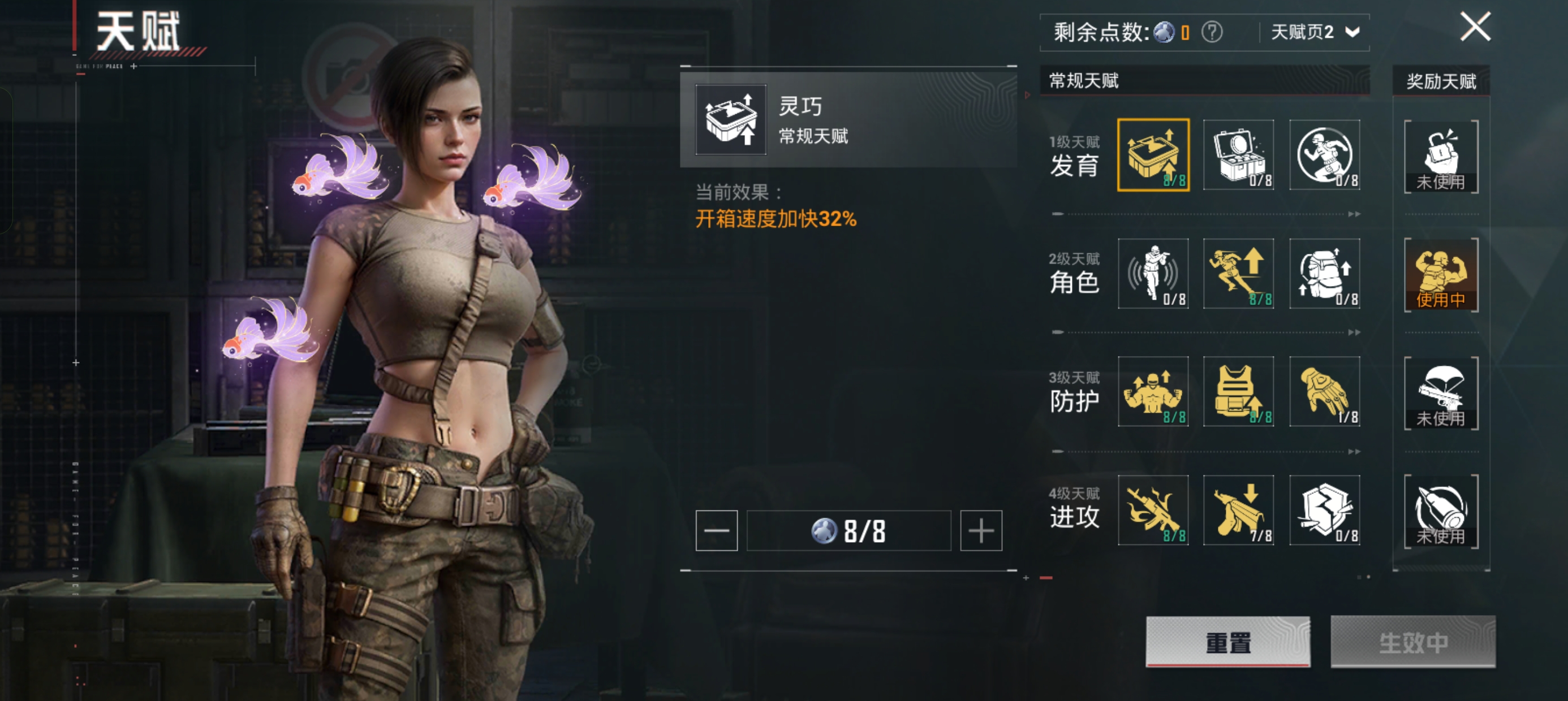Select the 灵巧 crate-opening talent icon
The width and height of the screenshot is (1568, 701).
tap(1153, 155)
